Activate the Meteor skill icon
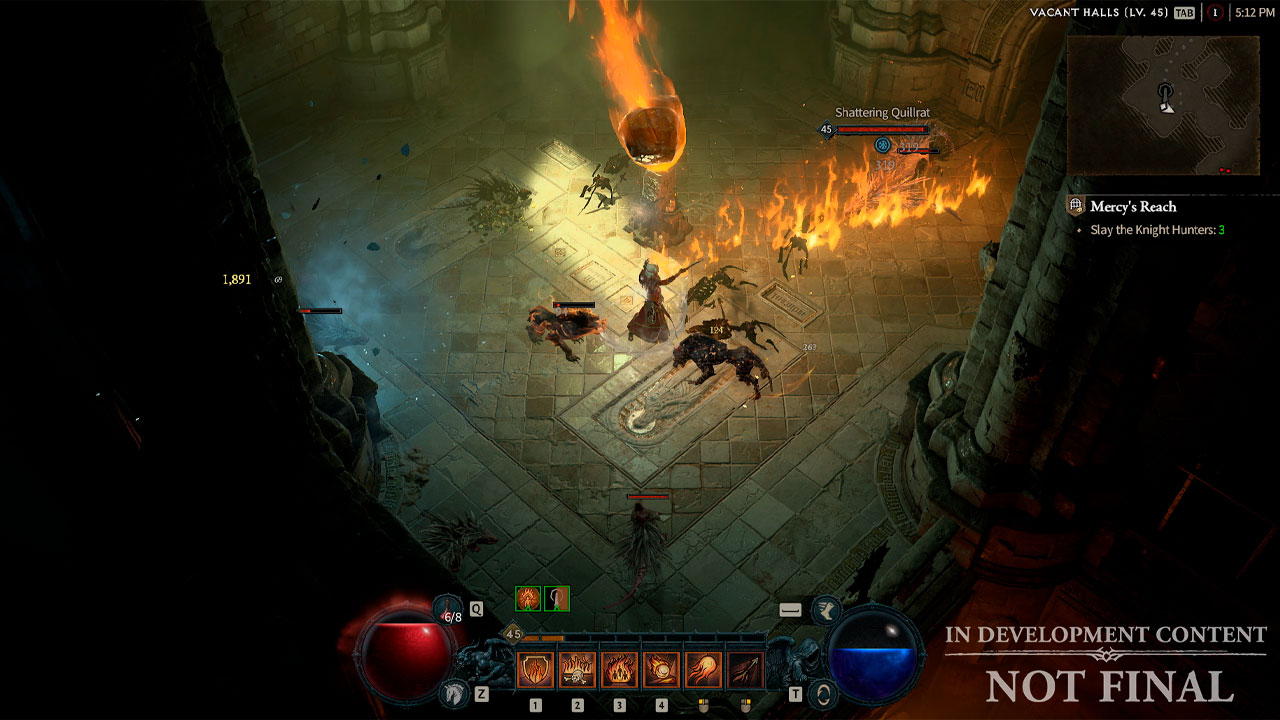 (x=661, y=669)
